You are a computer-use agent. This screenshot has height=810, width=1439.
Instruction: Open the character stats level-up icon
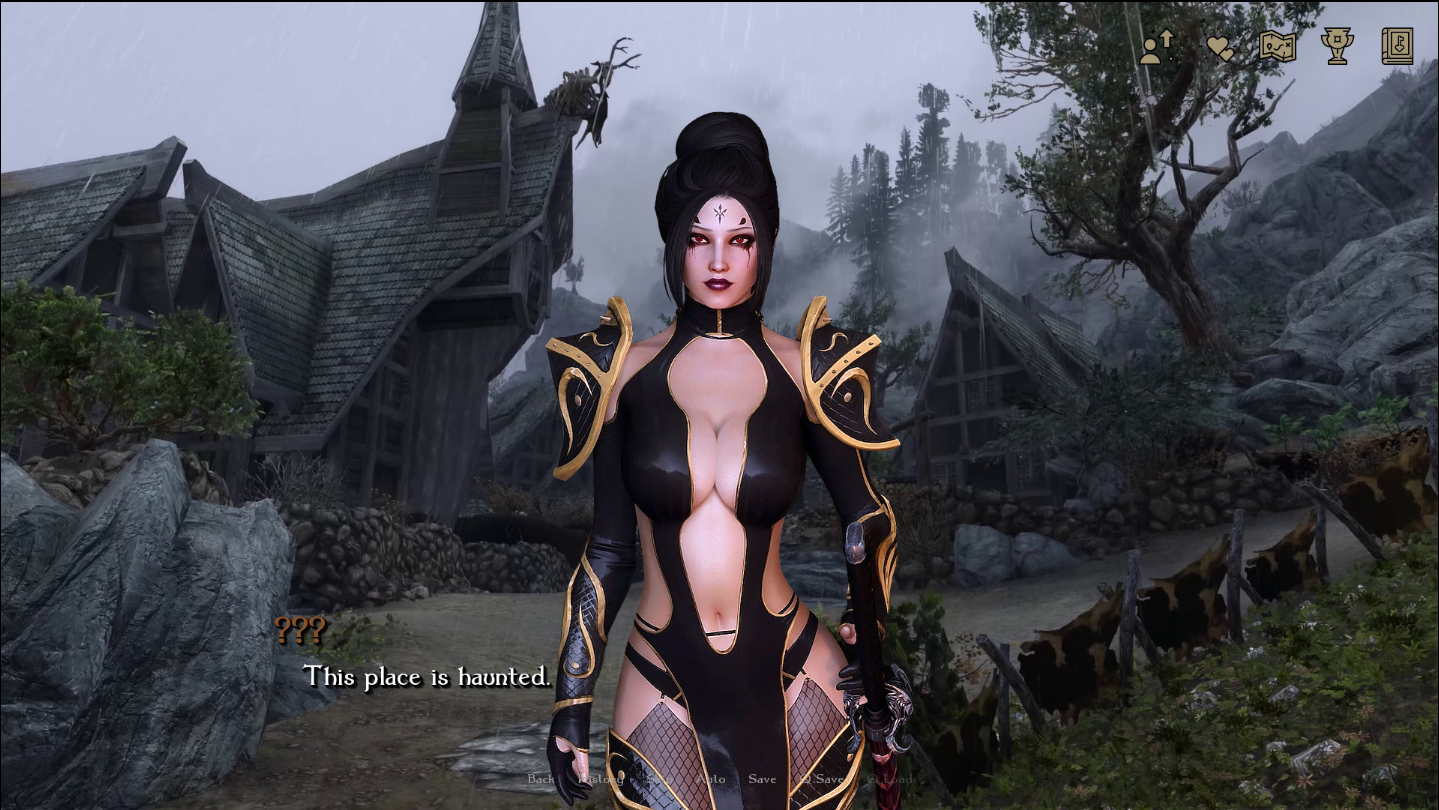click(1157, 47)
